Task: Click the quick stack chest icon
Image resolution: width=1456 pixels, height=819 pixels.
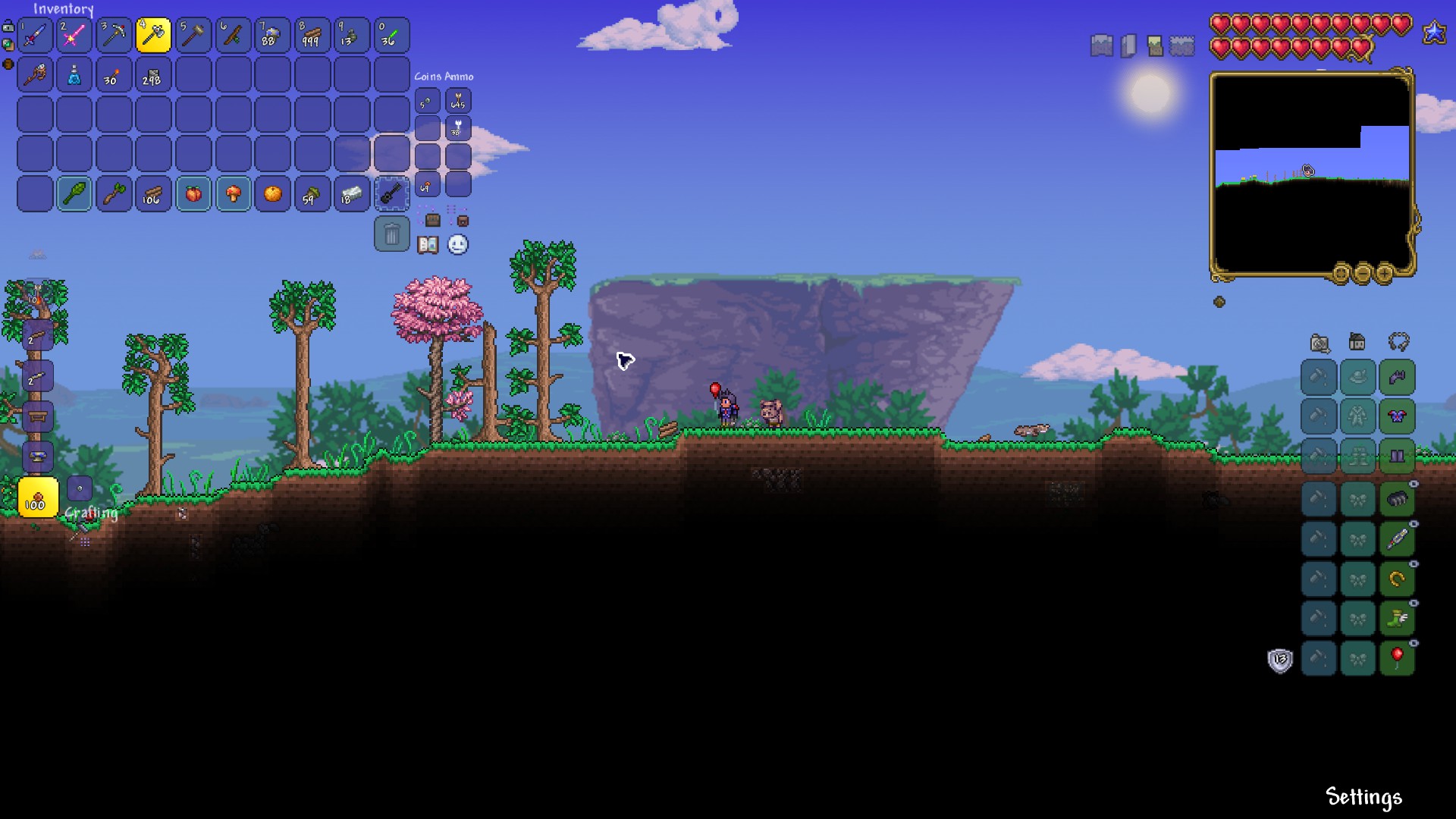Action: (x=432, y=220)
